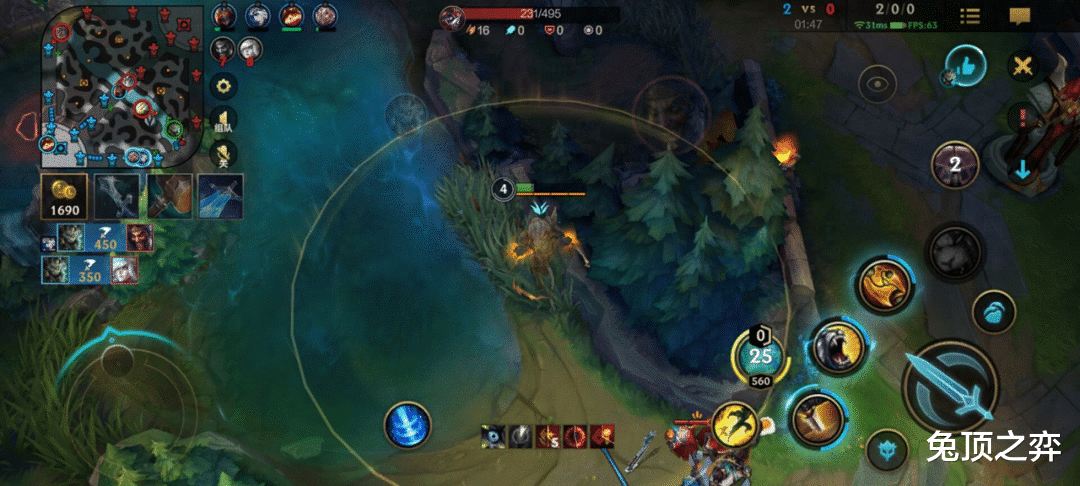Screen dimensions: 1080x486
Task: Cast the roaring beast ability
Action: [836, 346]
